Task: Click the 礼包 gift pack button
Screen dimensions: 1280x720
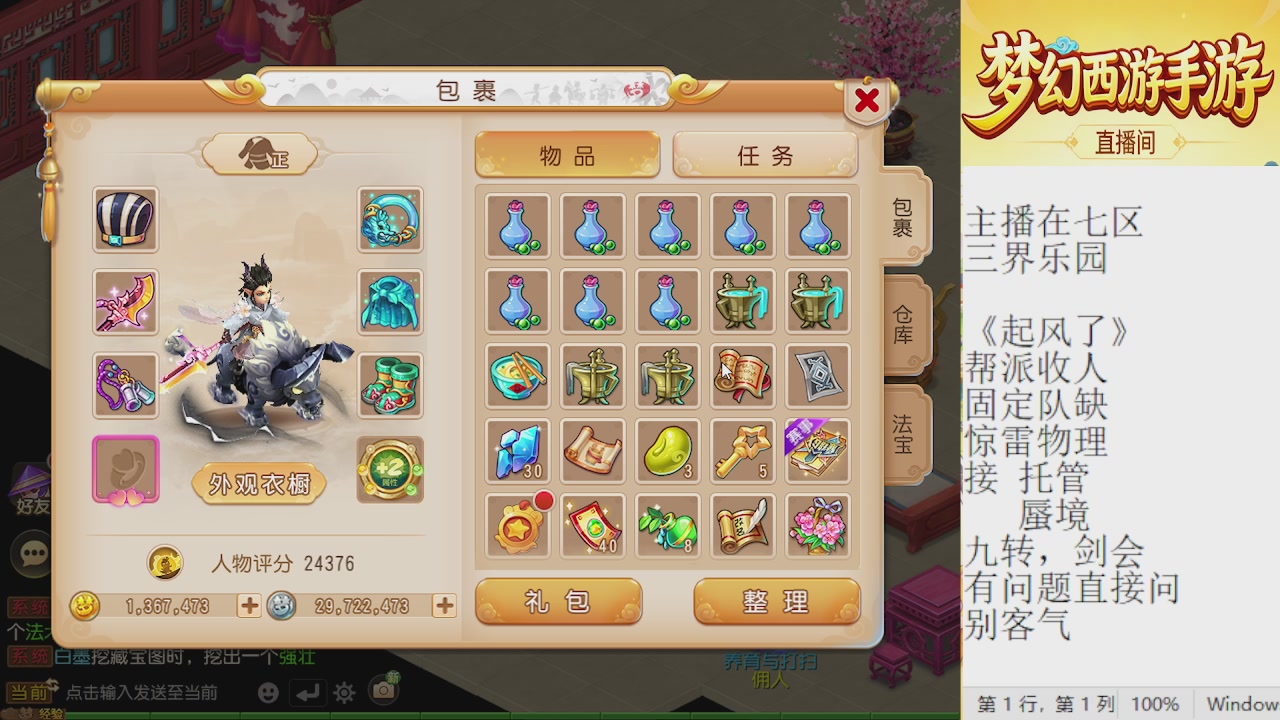Action: point(558,601)
